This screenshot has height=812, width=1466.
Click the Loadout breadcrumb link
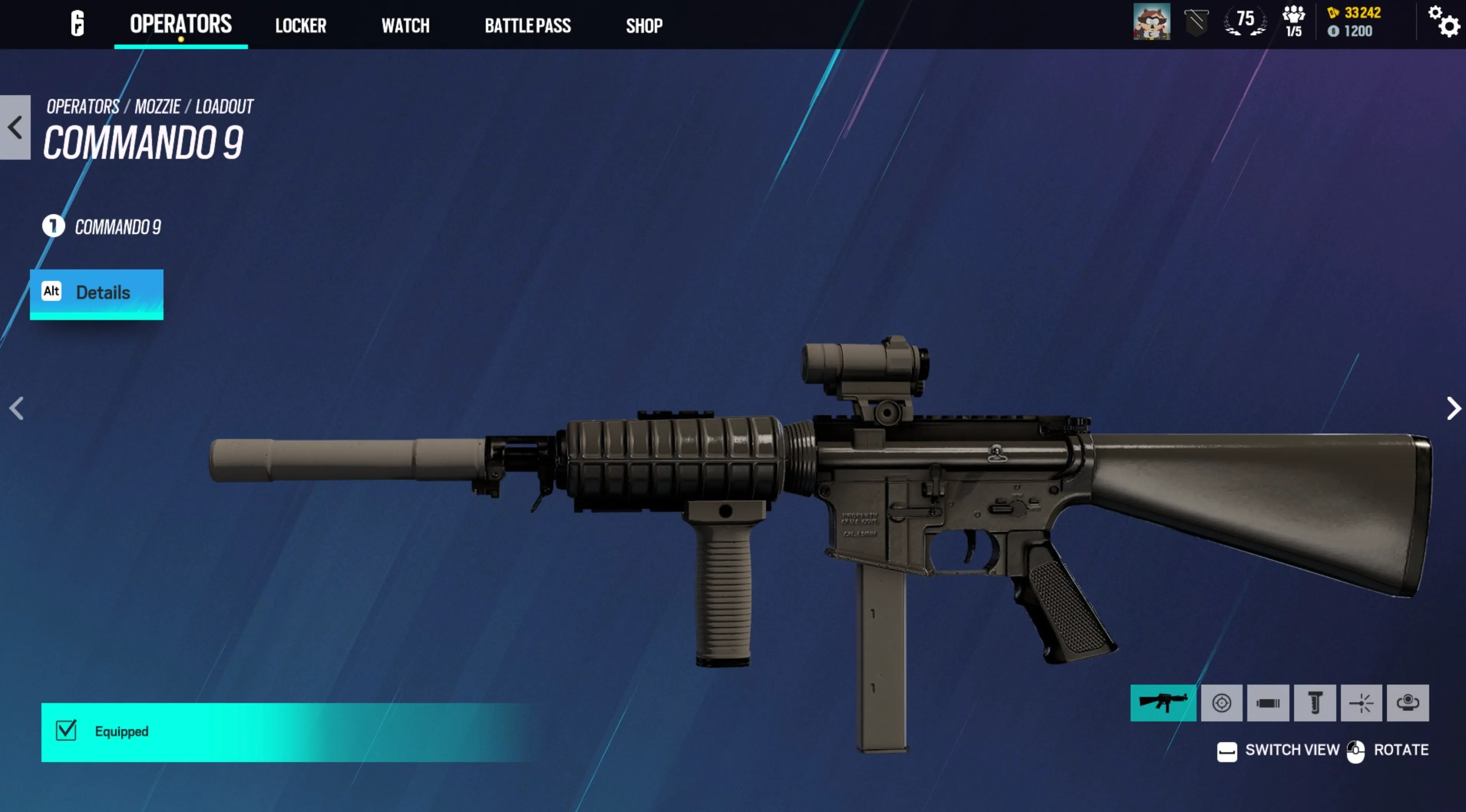click(x=224, y=106)
